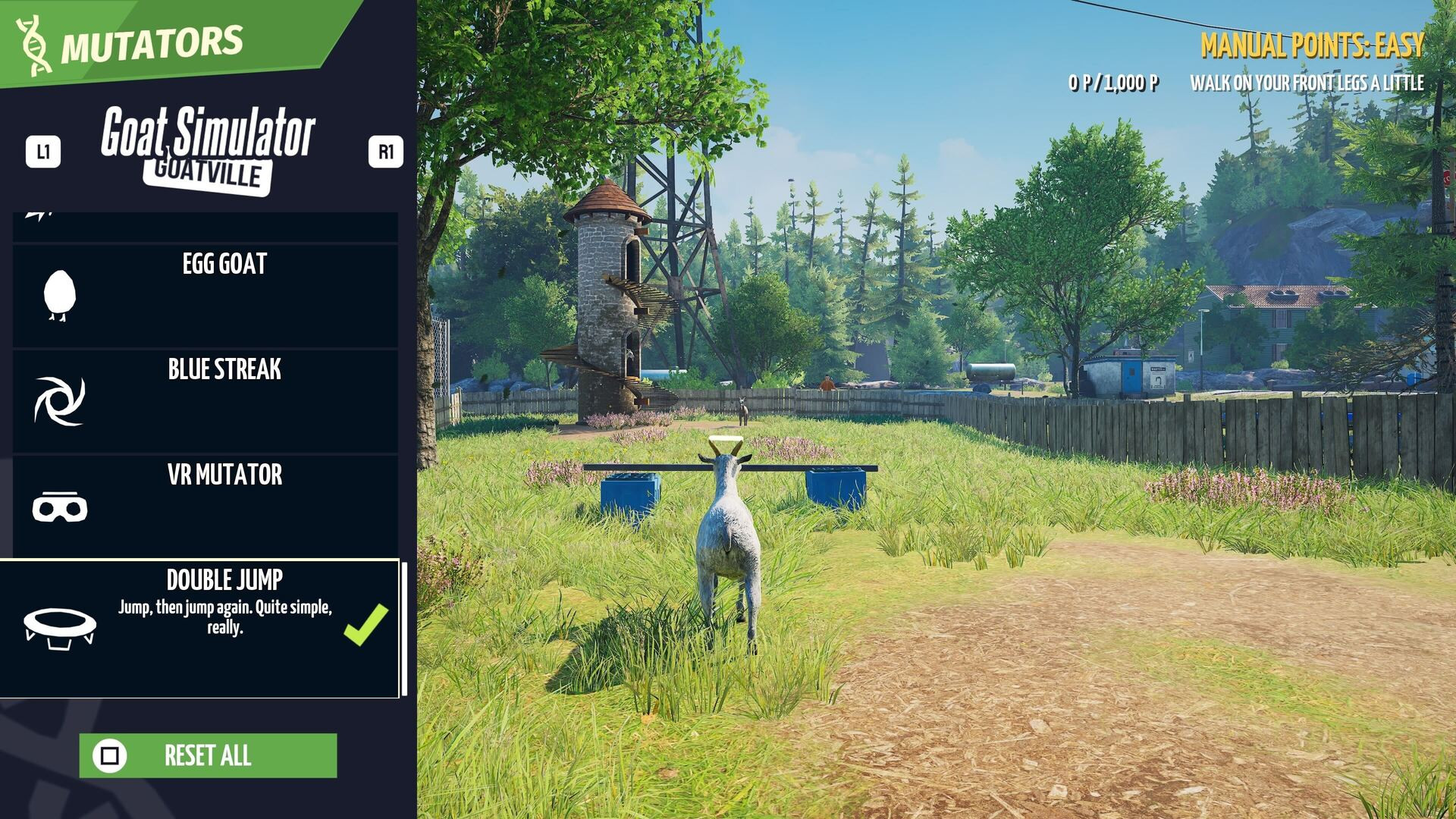This screenshot has width=1456, height=819.
Task: Select the Egg Goat mutator
Action: (205, 296)
